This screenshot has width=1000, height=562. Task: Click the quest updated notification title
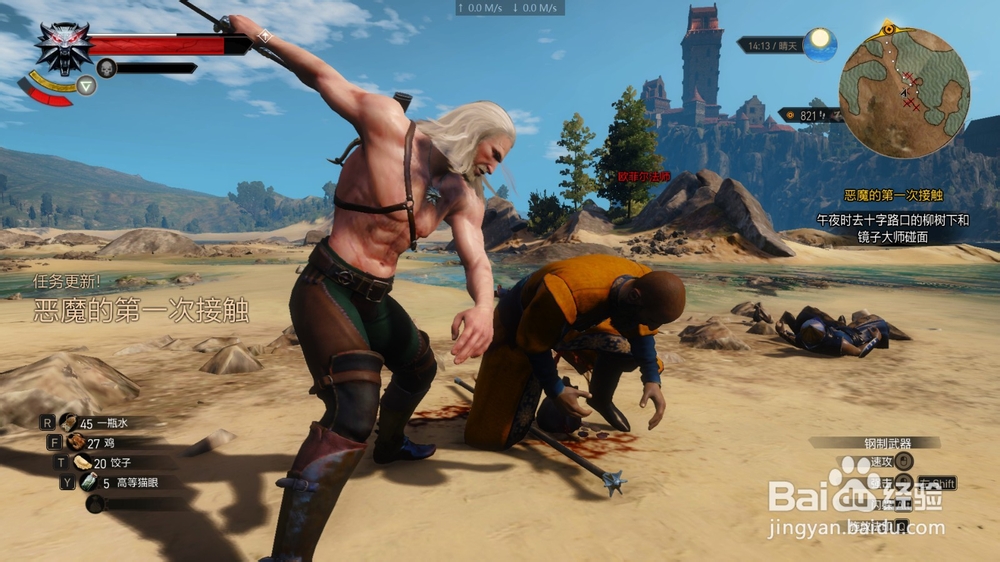(x=141, y=310)
